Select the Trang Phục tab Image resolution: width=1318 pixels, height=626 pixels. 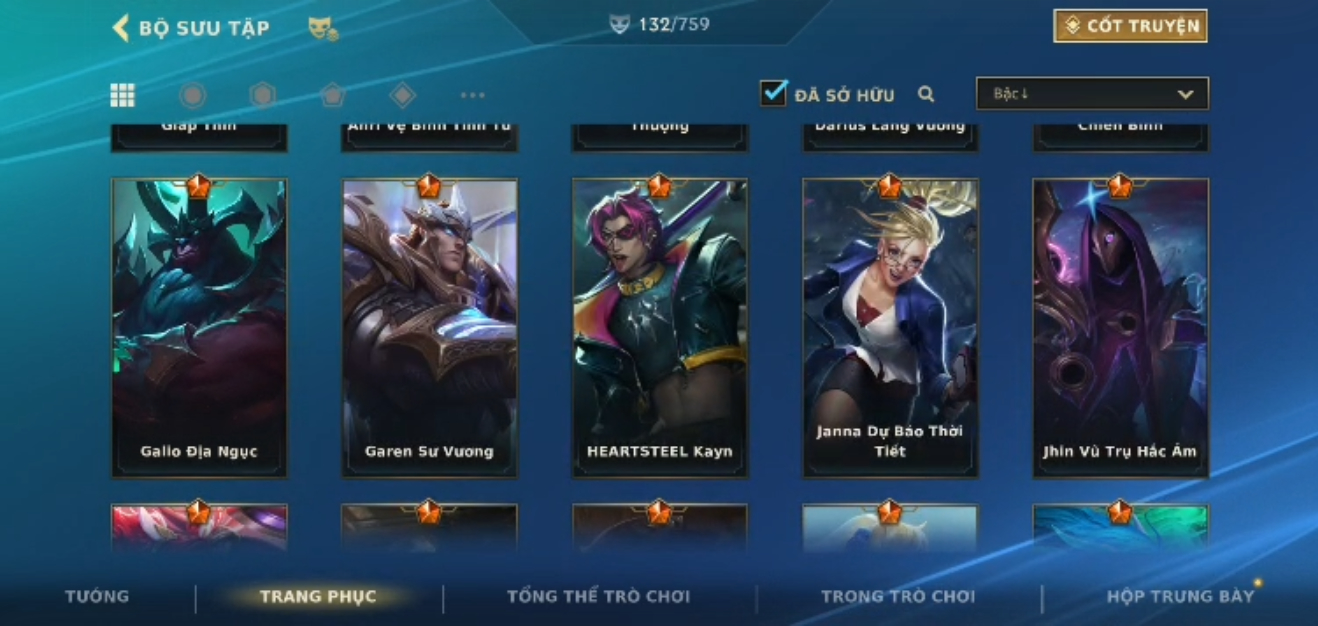(318, 597)
